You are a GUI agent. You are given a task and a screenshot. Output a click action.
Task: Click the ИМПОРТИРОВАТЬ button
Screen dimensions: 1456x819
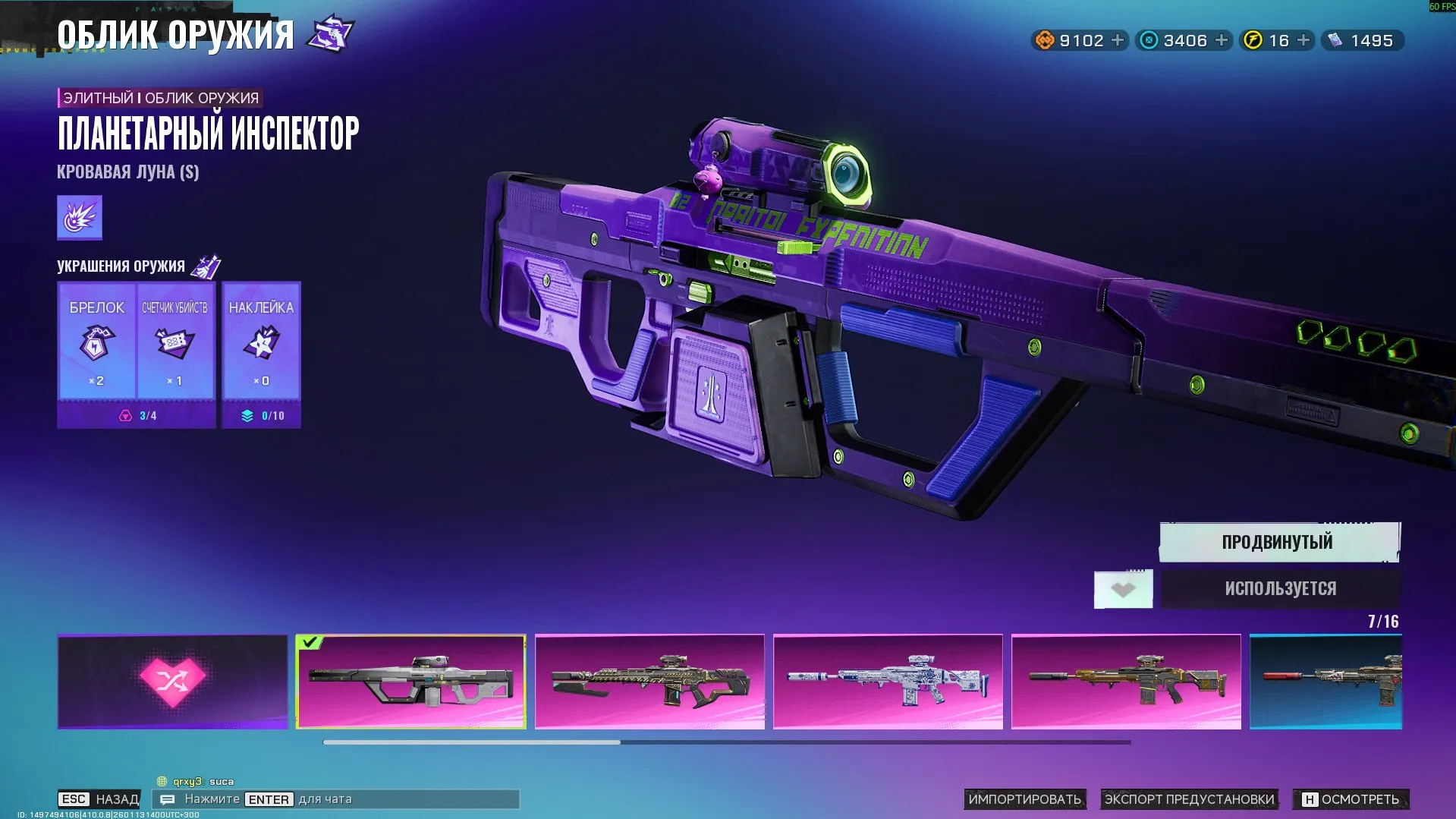[1026, 799]
